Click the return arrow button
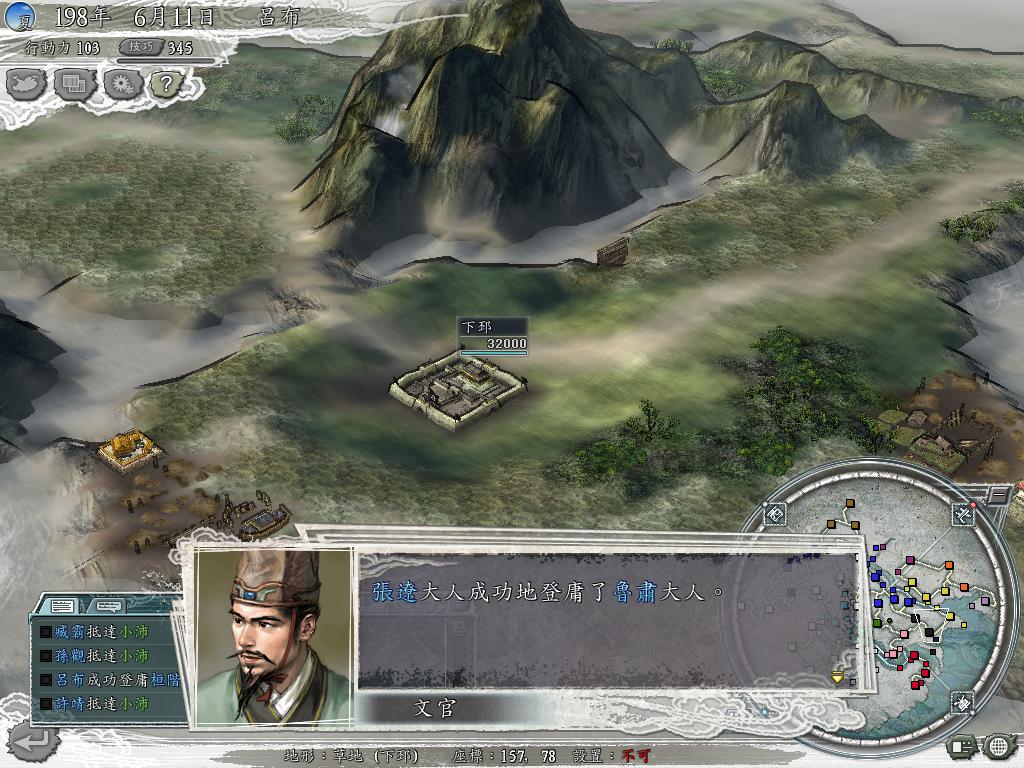This screenshot has width=1024, height=768. pos(32,741)
